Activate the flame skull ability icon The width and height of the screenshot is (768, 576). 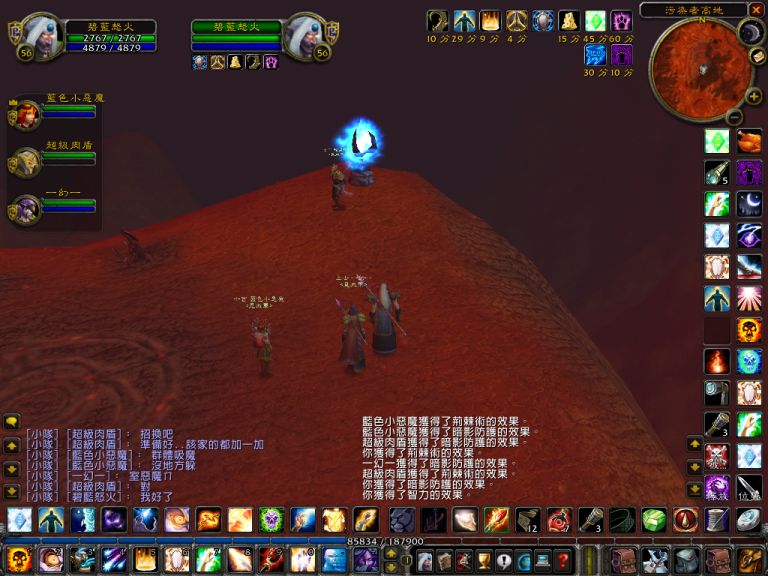pyautogui.click(x=749, y=330)
